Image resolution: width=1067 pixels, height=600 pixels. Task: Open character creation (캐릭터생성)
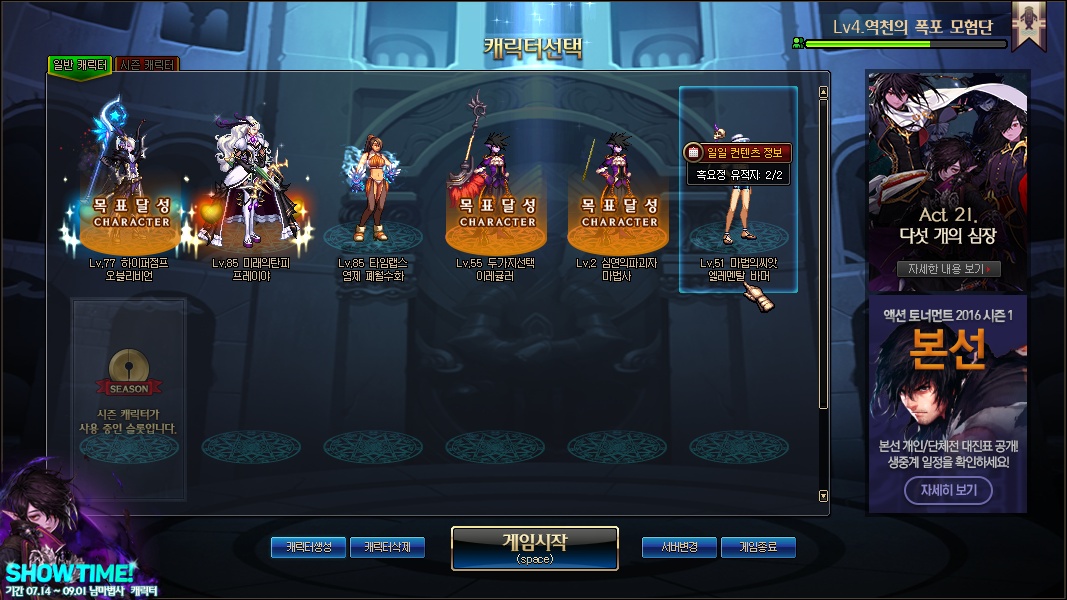308,547
